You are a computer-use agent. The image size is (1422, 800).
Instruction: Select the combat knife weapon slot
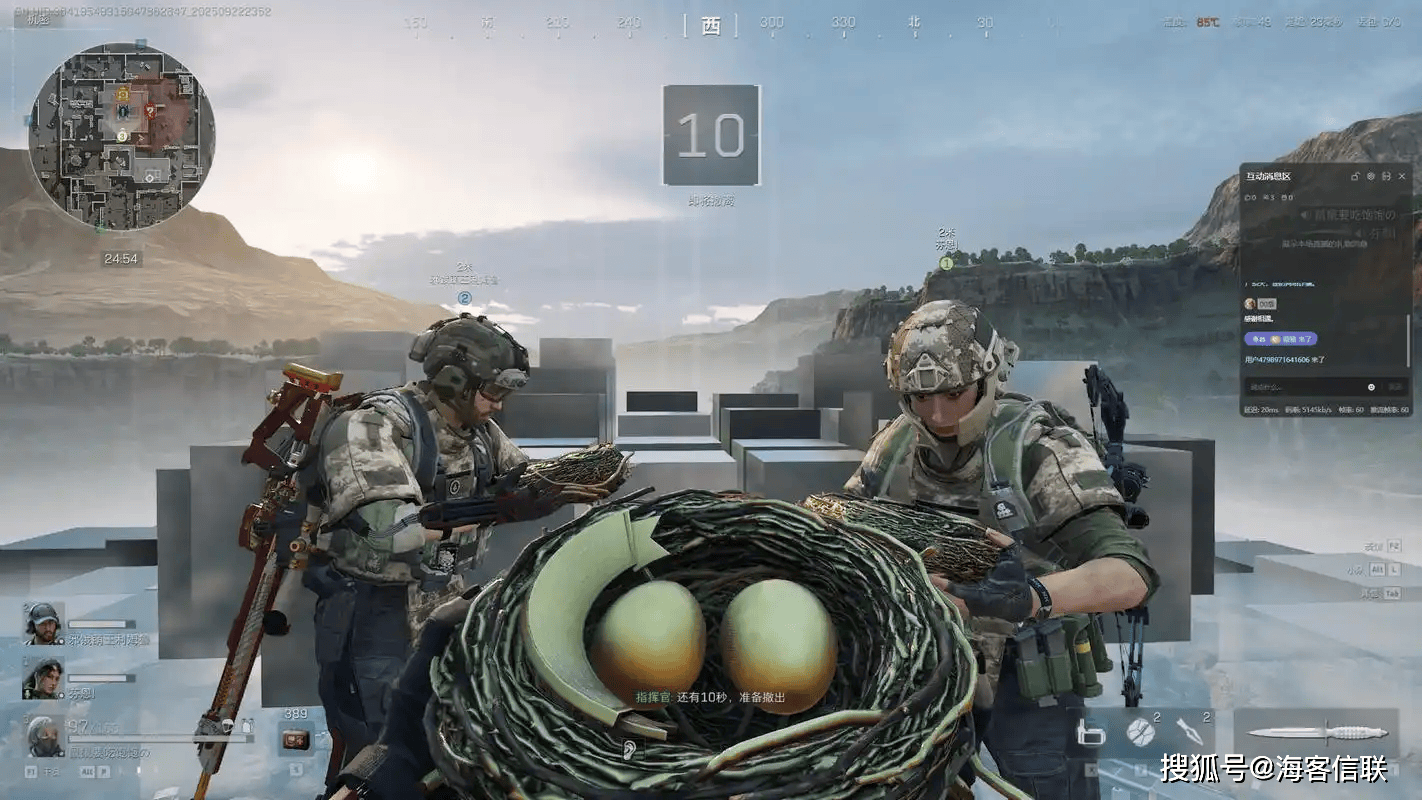[x=1315, y=733]
